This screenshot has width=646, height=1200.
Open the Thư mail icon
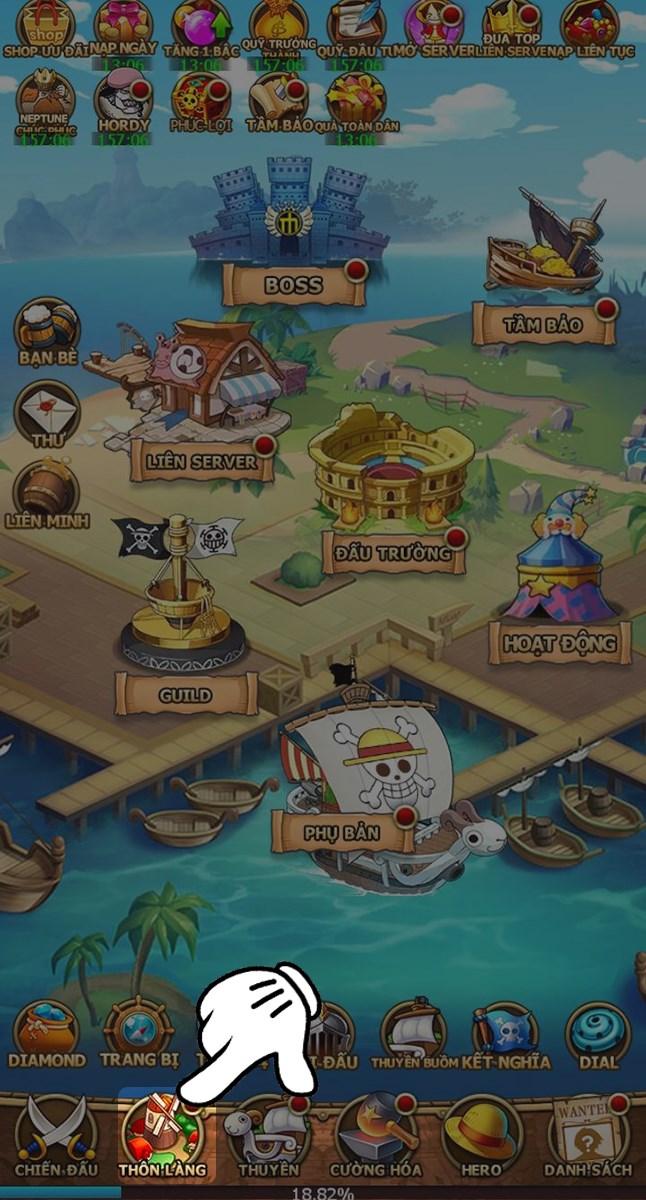pyautogui.click(x=47, y=412)
